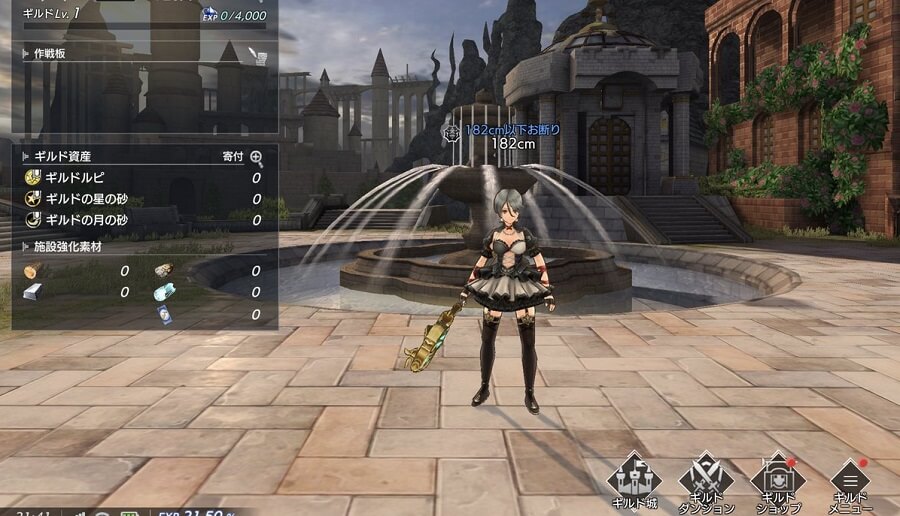
Task: Enter the ギルドダンジョン crossed-swords icon
Action: tap(706, 480)
